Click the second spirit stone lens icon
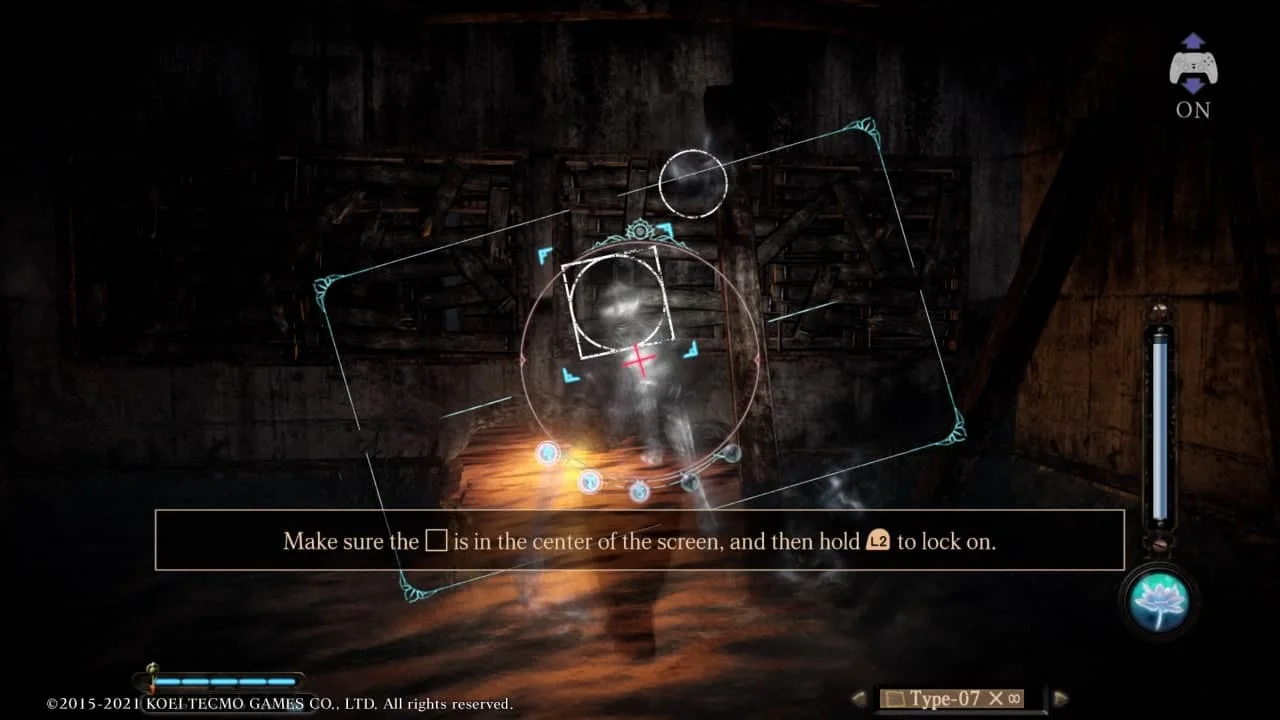Image resolution: width=1280 pixels, height=720 pixels. (590, 481)
